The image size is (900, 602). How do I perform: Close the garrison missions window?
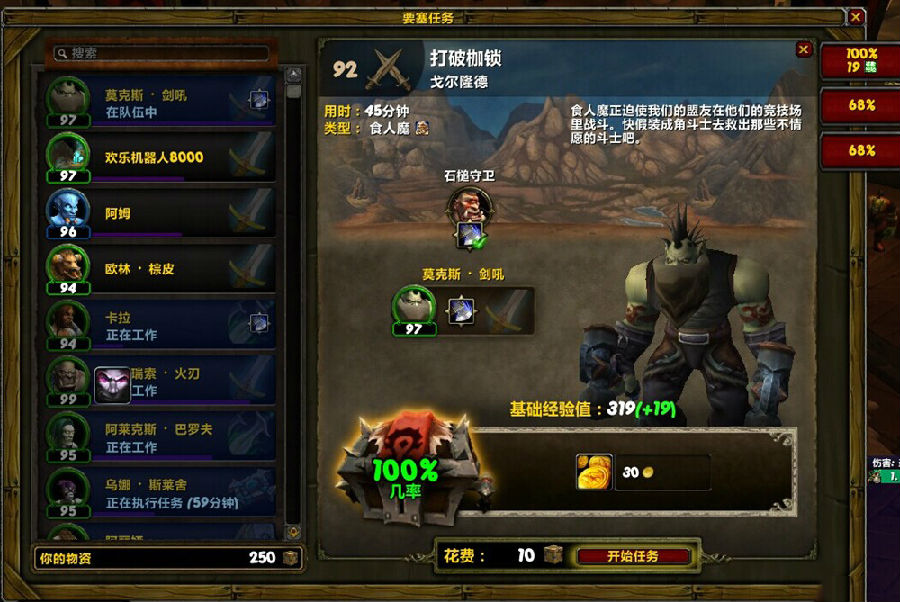click(x=855, y=17)
